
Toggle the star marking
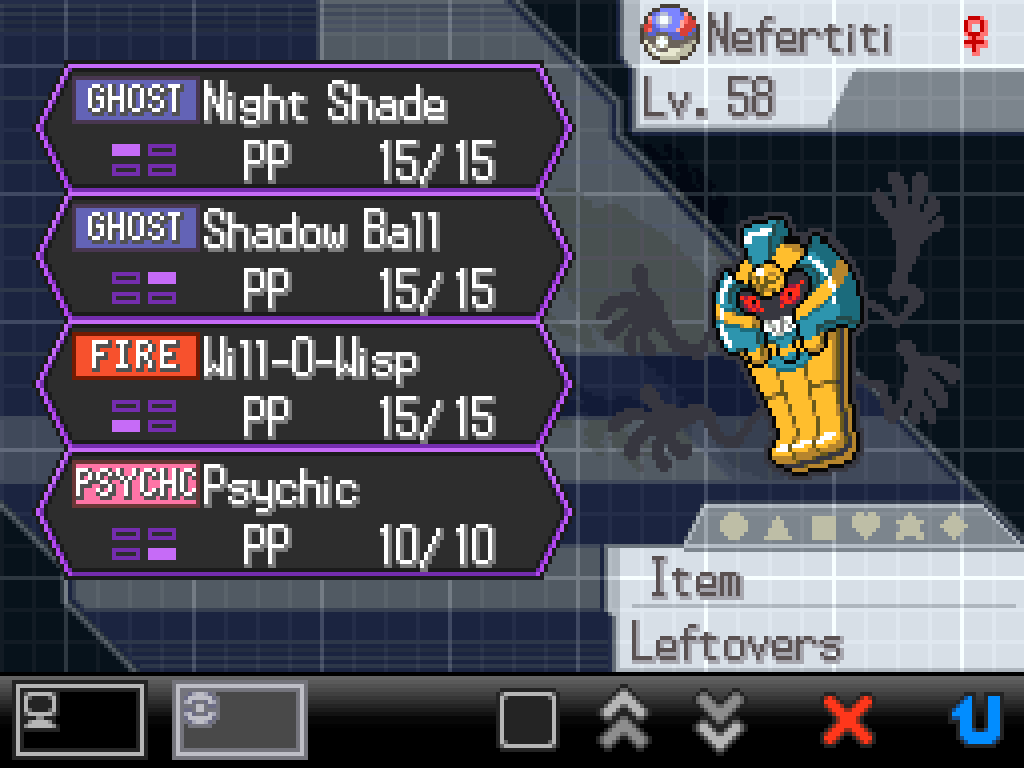(x=909, y=527)
